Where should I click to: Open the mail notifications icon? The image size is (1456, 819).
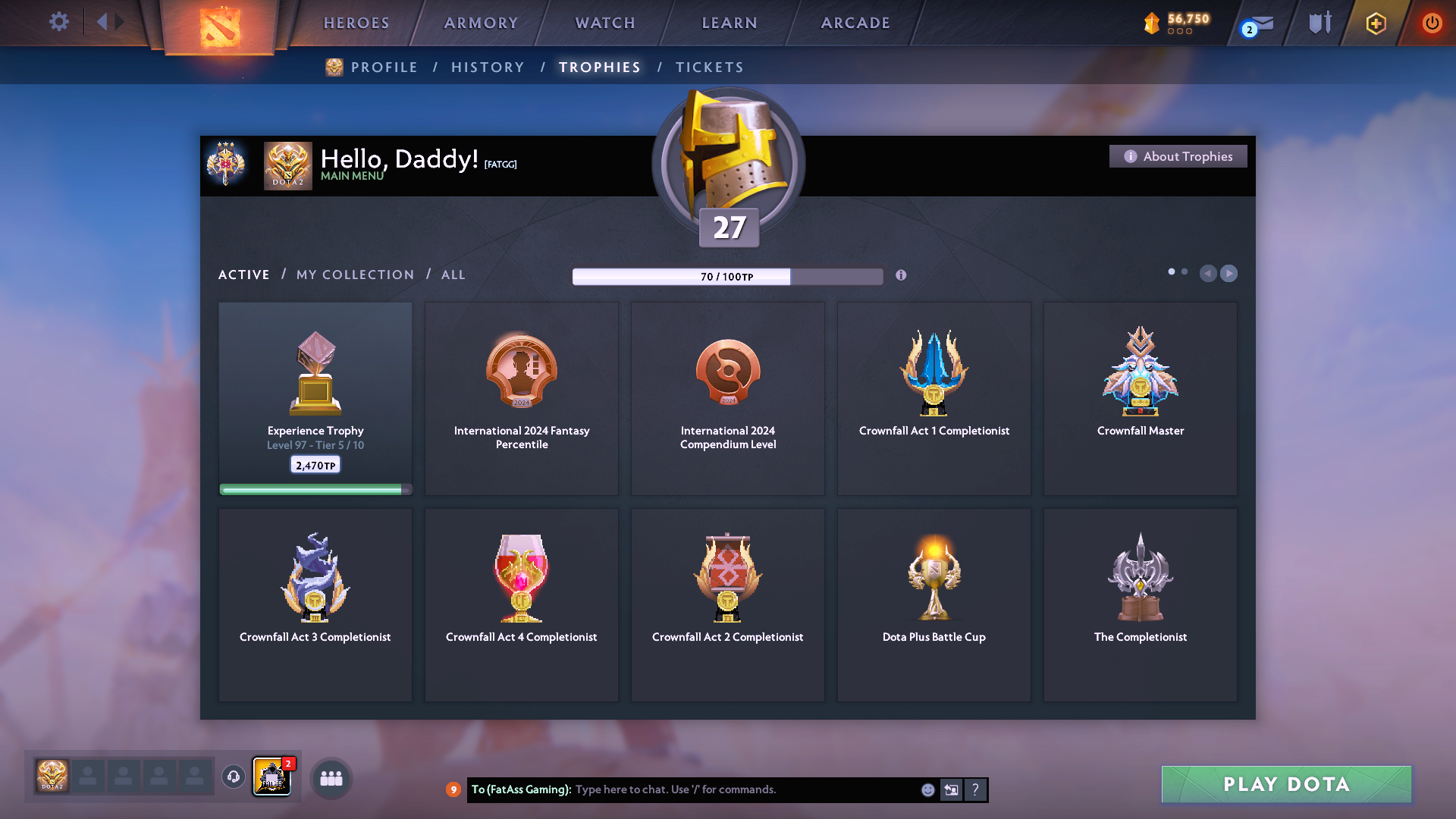1260,24
